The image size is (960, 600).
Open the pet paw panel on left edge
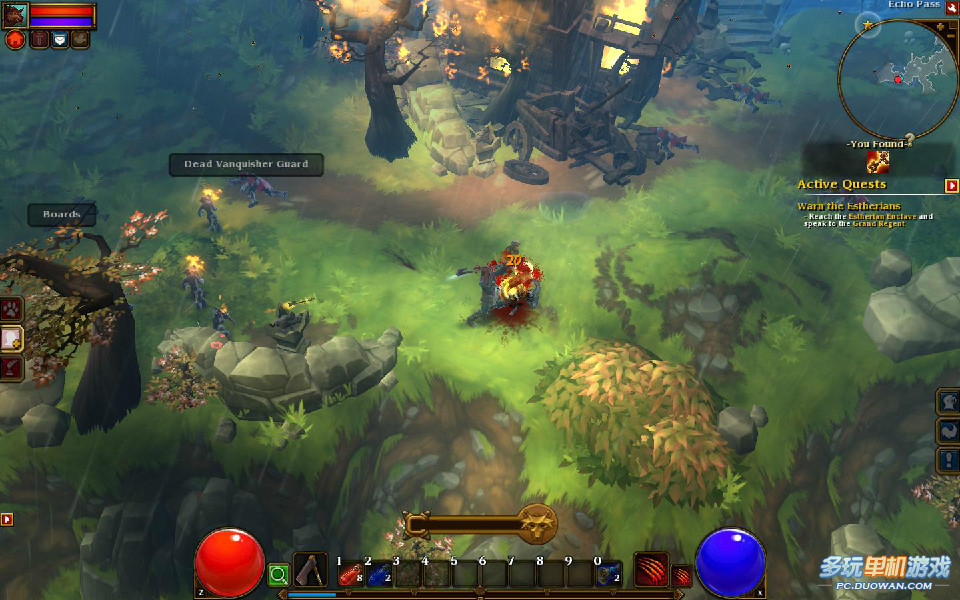11,309
